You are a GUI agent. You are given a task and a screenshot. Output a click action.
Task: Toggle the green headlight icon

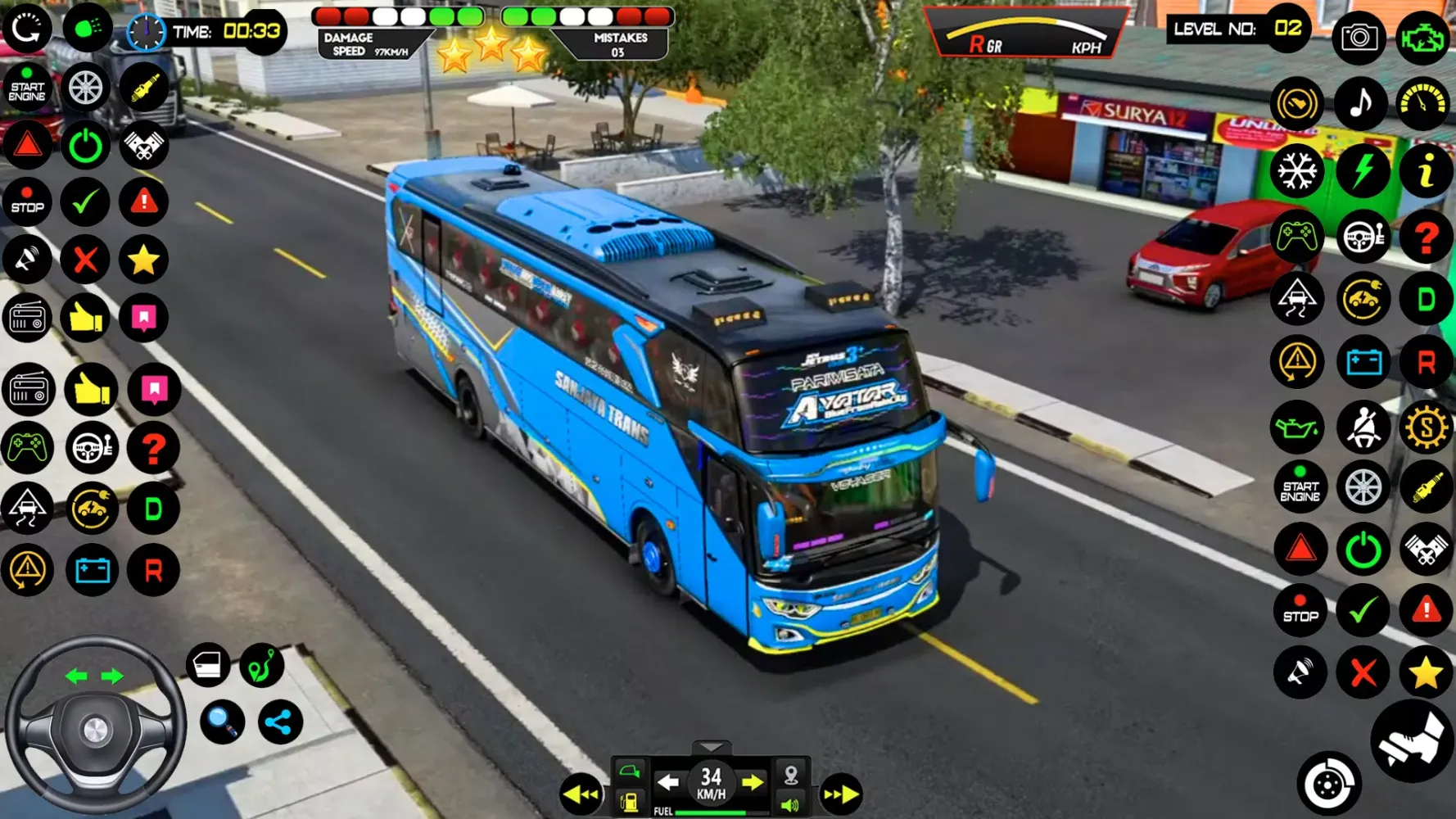pos(88,29)
